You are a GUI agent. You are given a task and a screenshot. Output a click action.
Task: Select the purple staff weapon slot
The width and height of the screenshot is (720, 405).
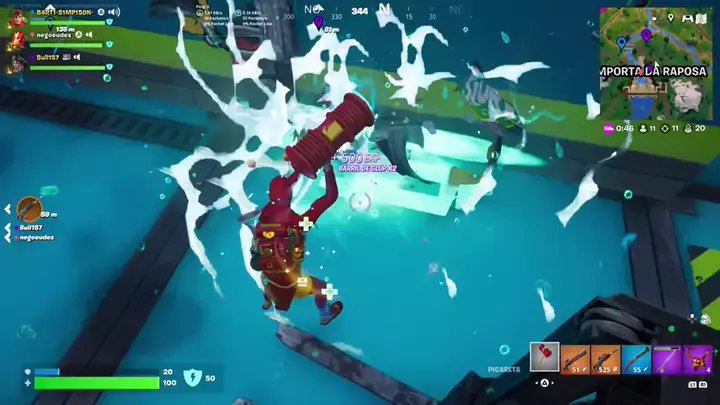pyautogui.click(x=666, y=358)
